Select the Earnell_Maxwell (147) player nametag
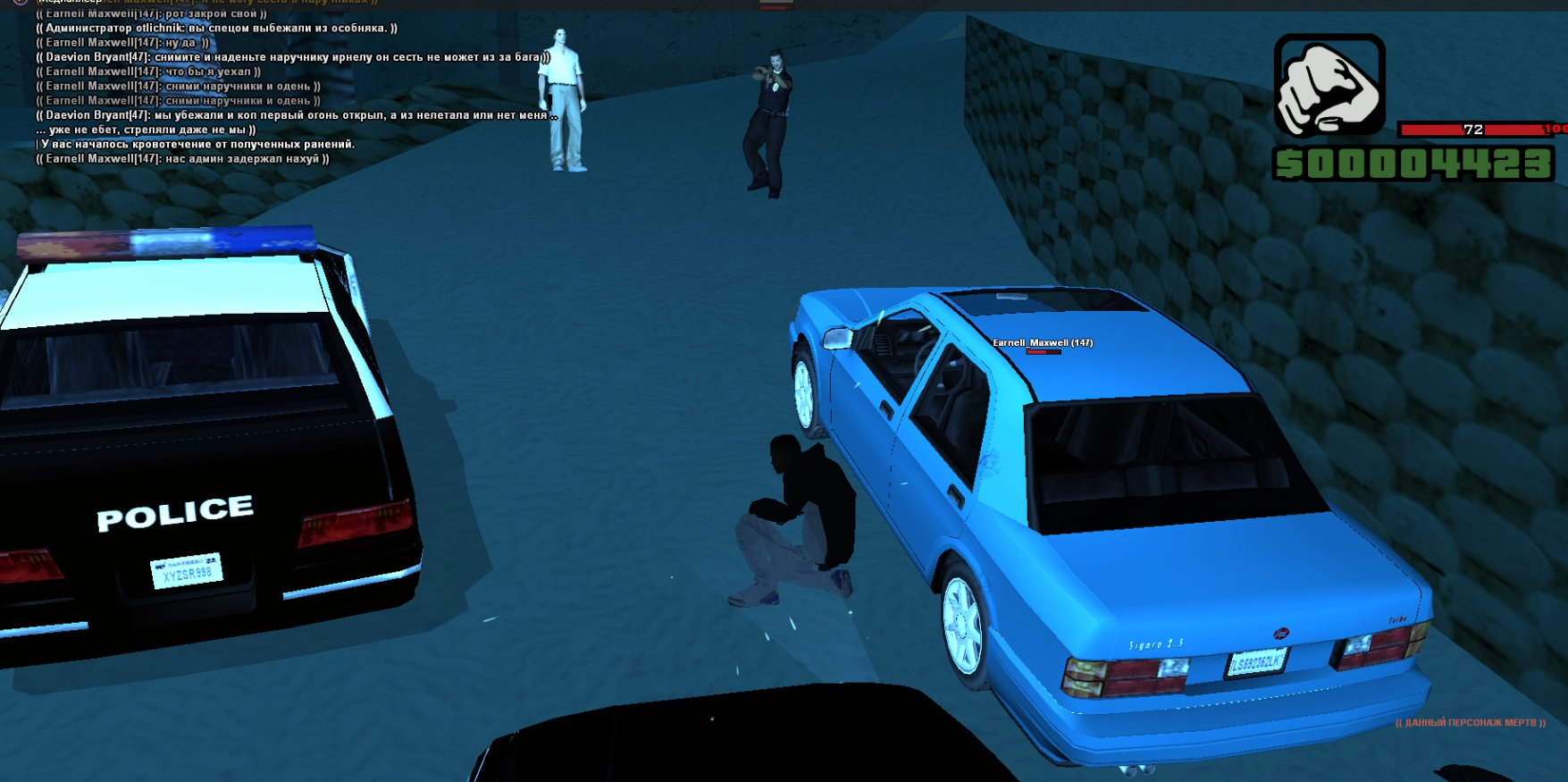The image size is (1568, 782). [x=1043, y=342]
